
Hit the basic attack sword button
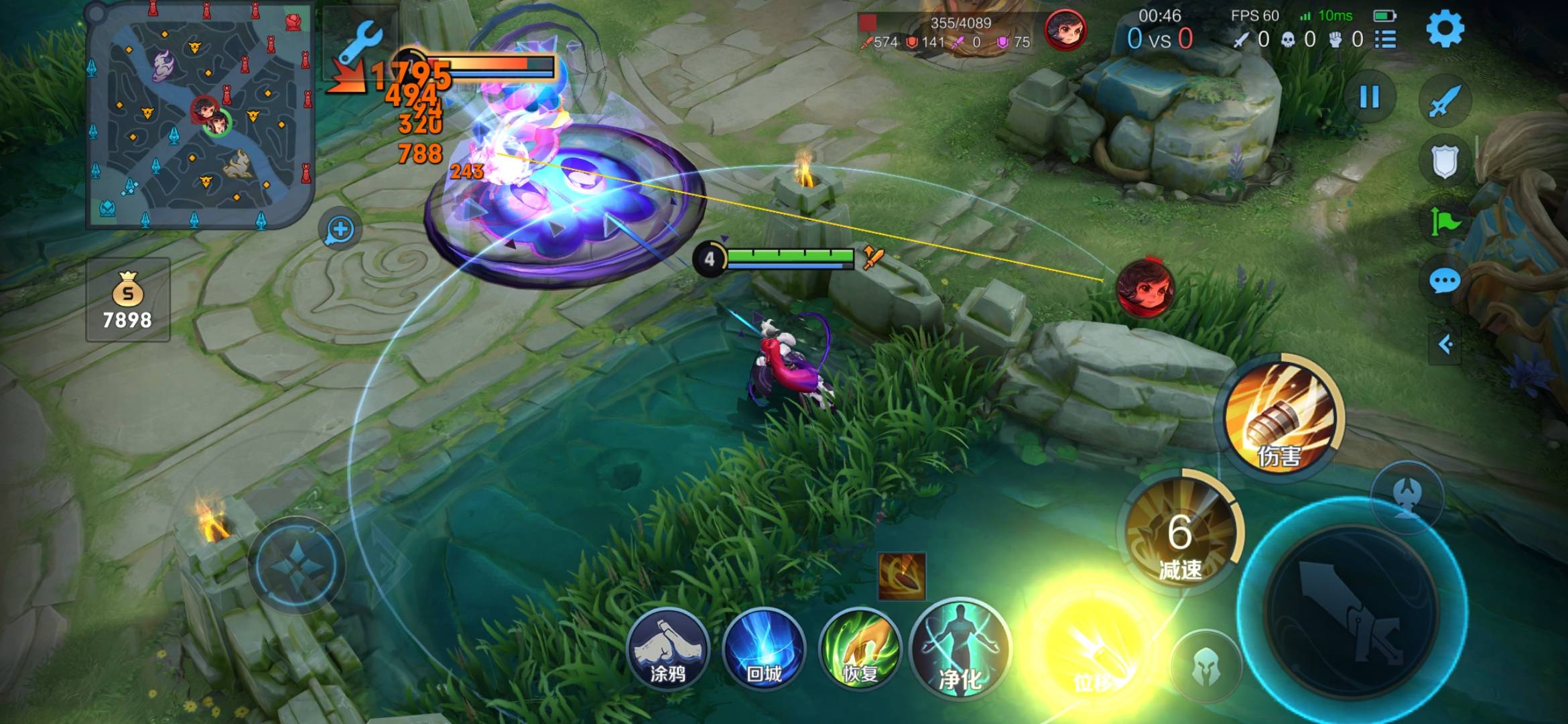(1354, 610)
